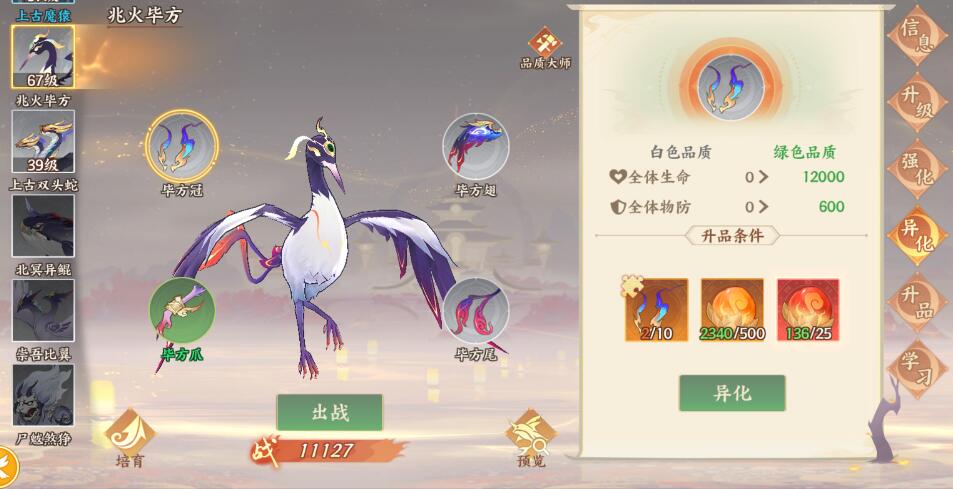Select the 毕方冠 crest part
This screenshot has height=489, width=953.
coord(181,146)
